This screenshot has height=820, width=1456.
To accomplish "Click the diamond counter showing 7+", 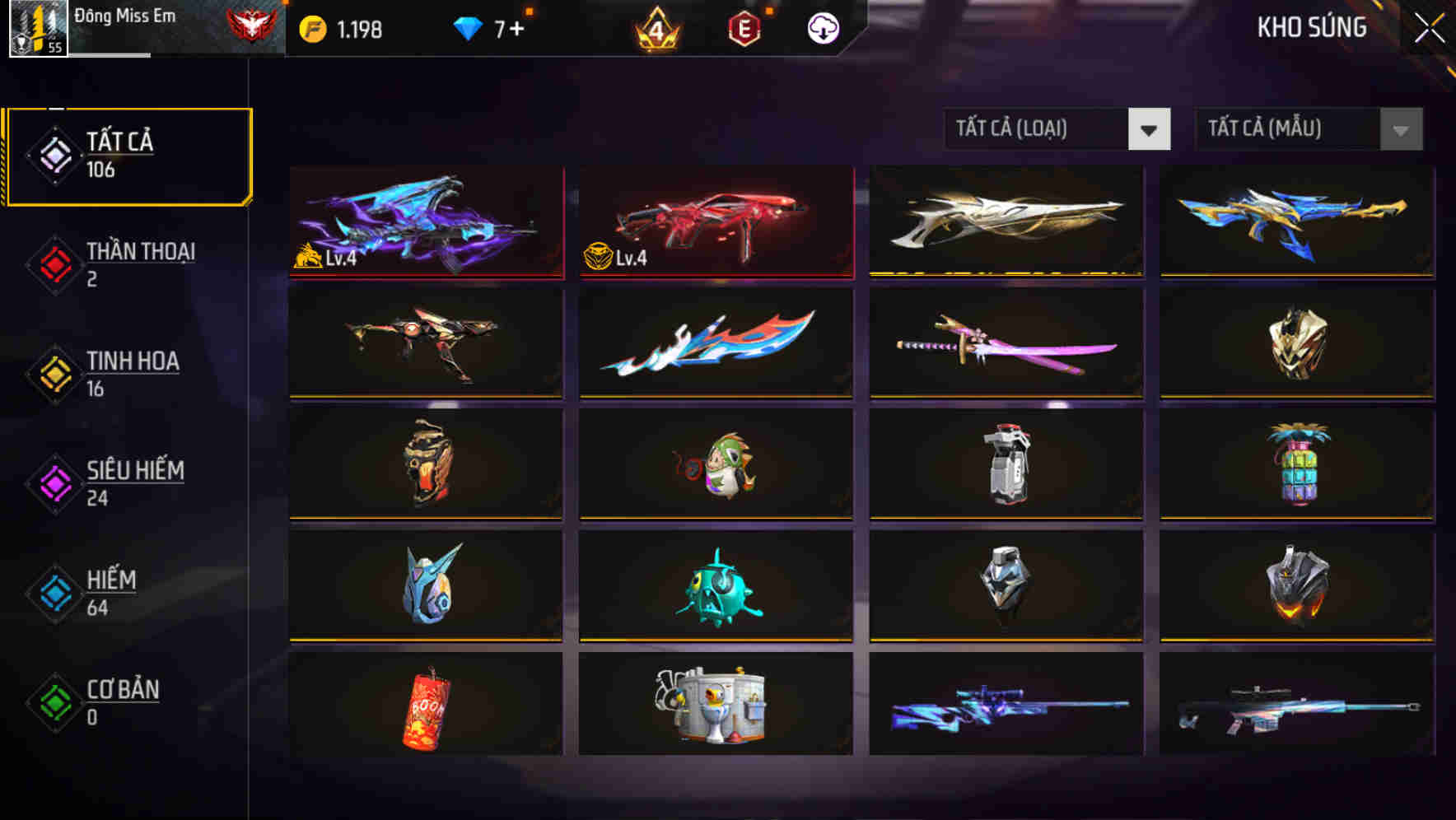I will point(490,27).
